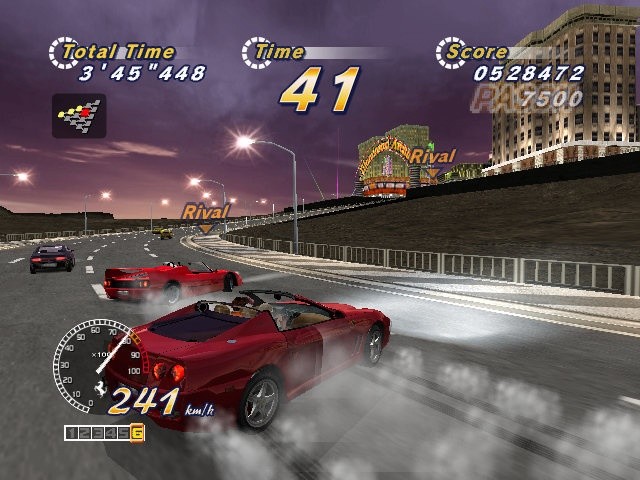Select the round tachometer gauge
This screenshot has height=480, width=640.
pos(92,365)
